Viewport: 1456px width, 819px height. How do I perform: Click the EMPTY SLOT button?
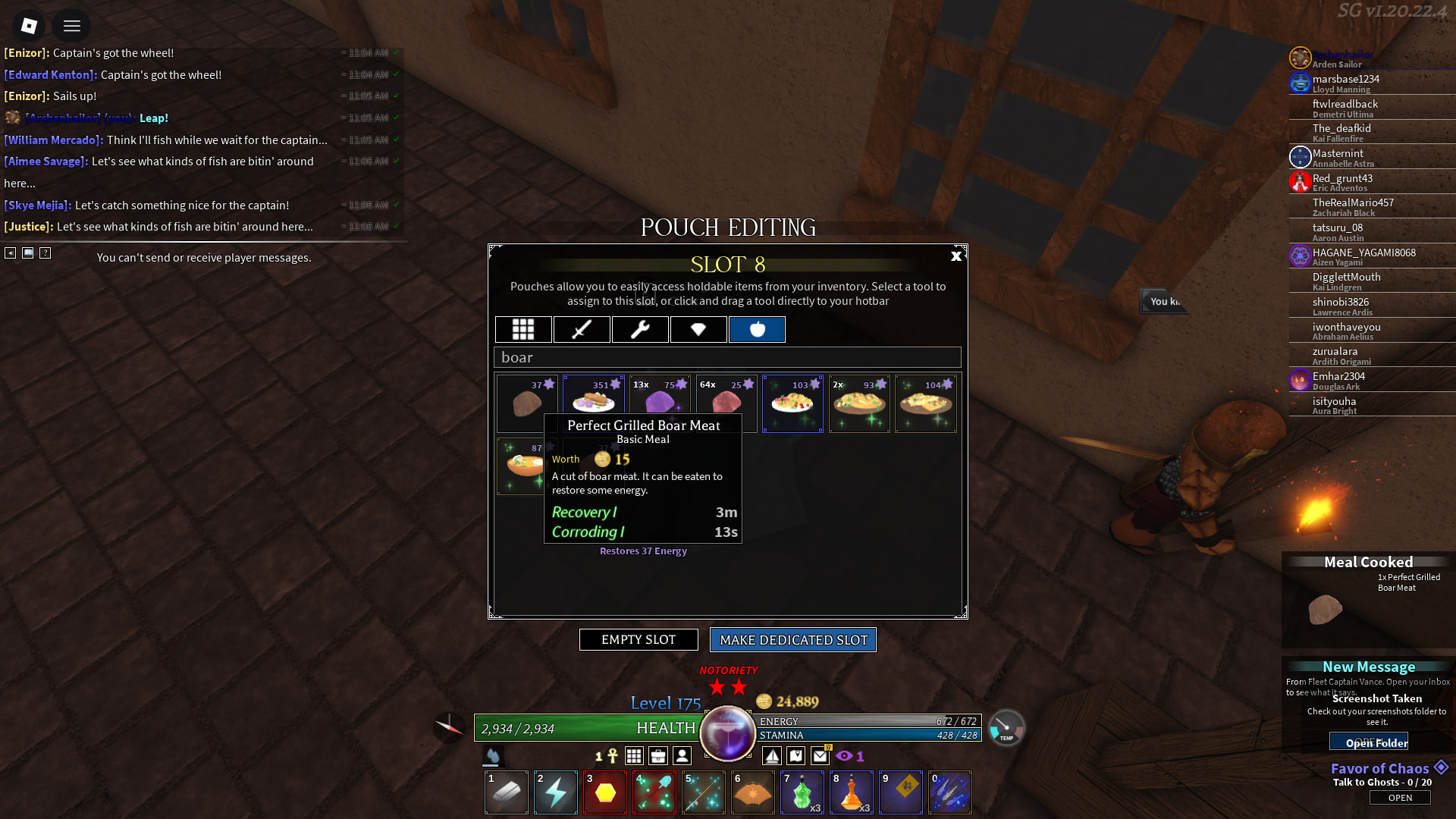click(x=639, y=640)
